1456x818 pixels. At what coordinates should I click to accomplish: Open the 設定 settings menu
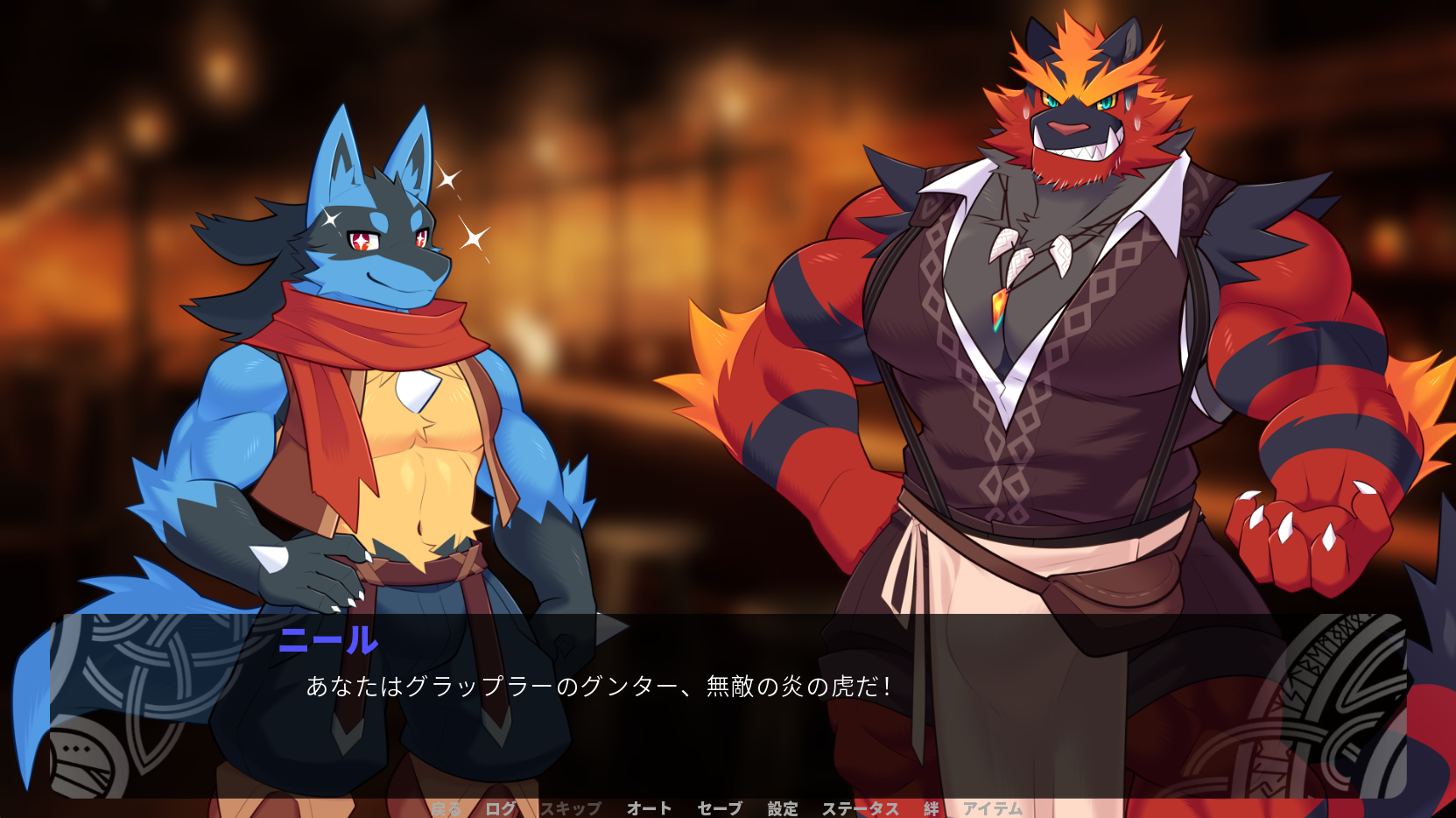(784, 807)
